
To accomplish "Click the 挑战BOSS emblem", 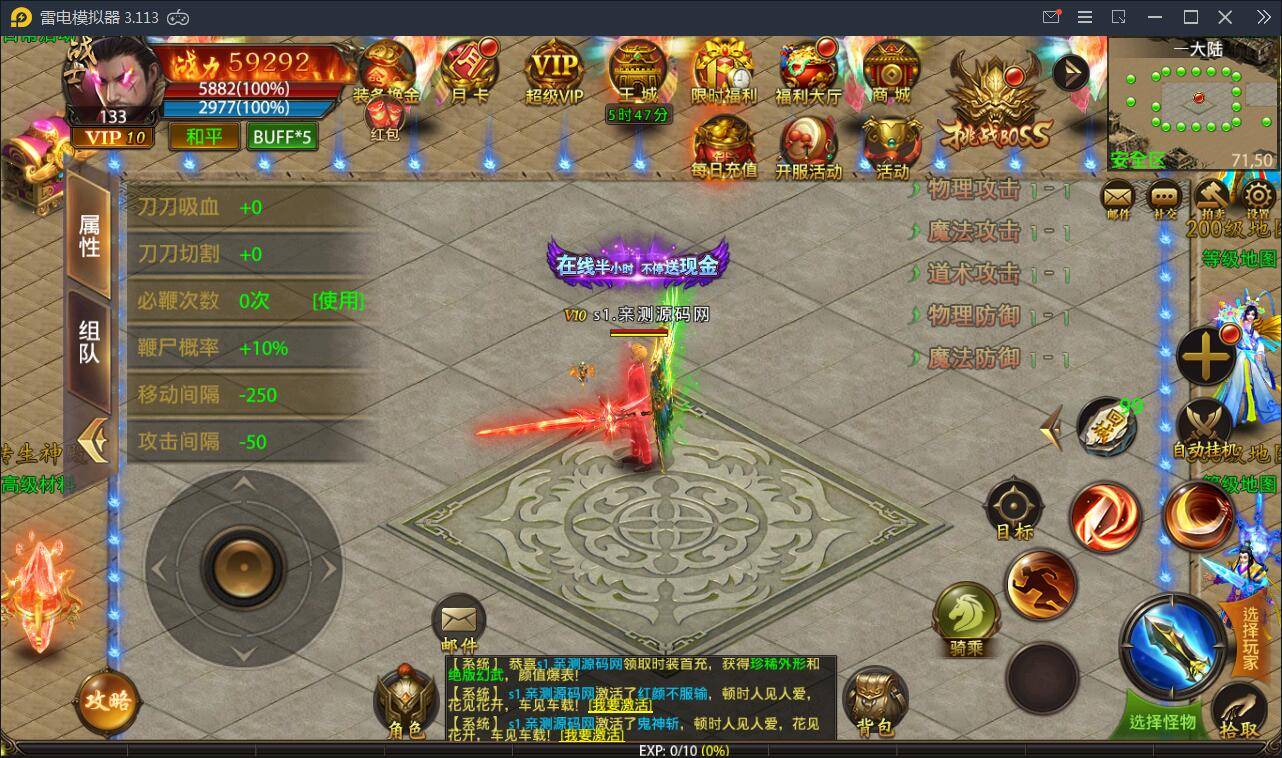I will [994, 101].
